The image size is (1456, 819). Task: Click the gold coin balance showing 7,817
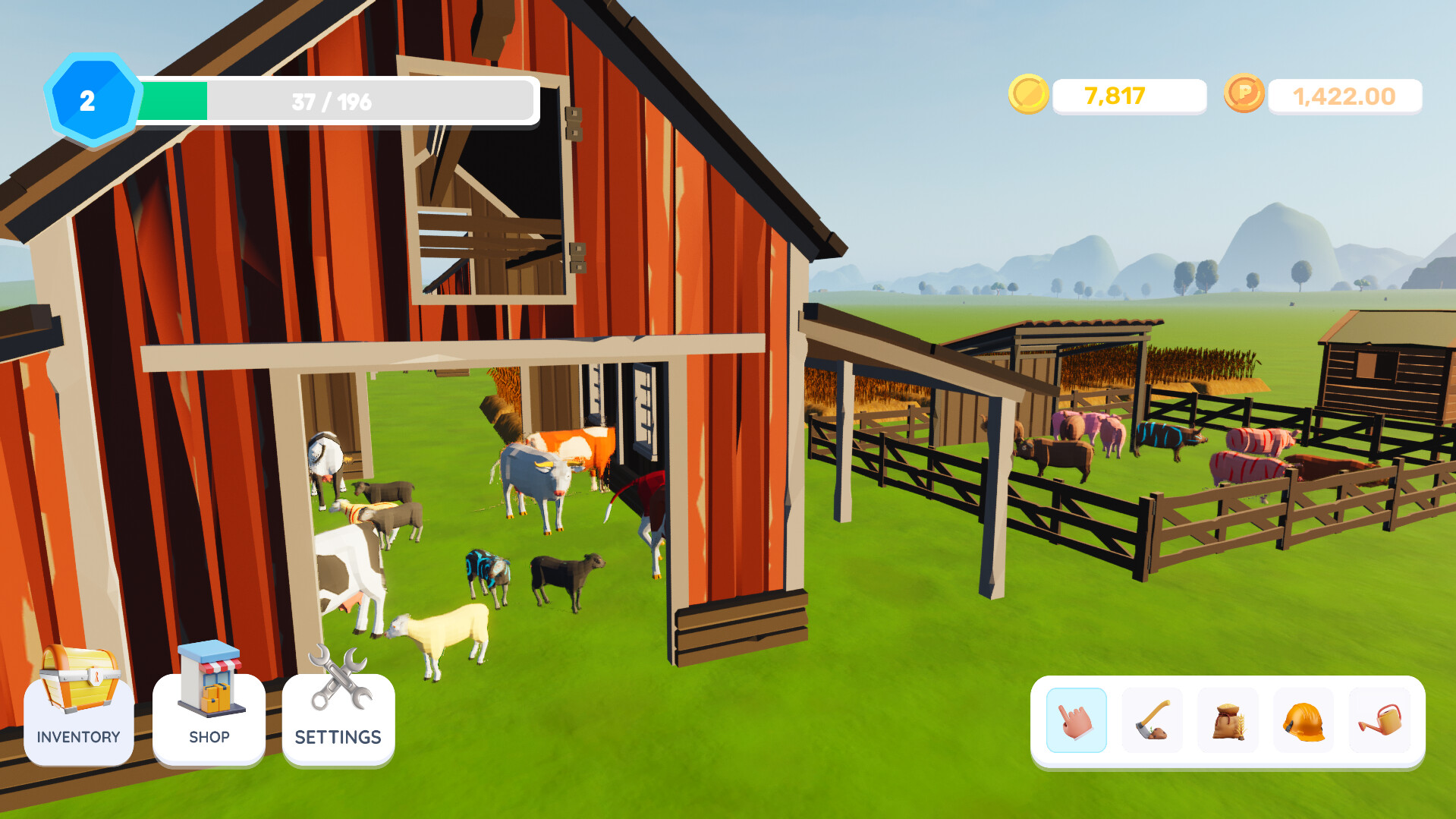pyautogui.click(x=1113, y=96)
